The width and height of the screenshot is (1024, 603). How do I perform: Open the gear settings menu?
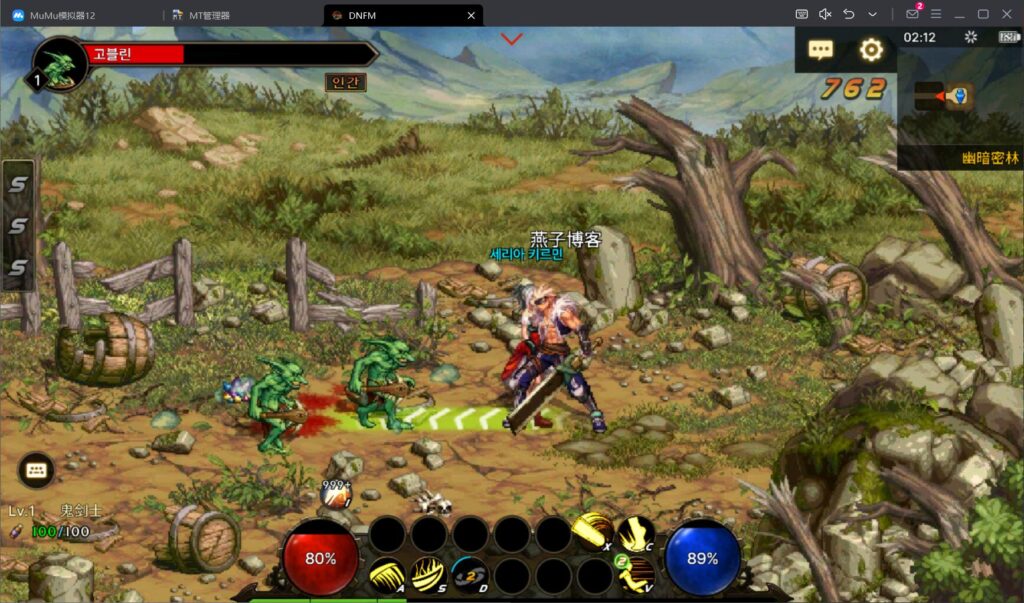(x=872, y=49)
